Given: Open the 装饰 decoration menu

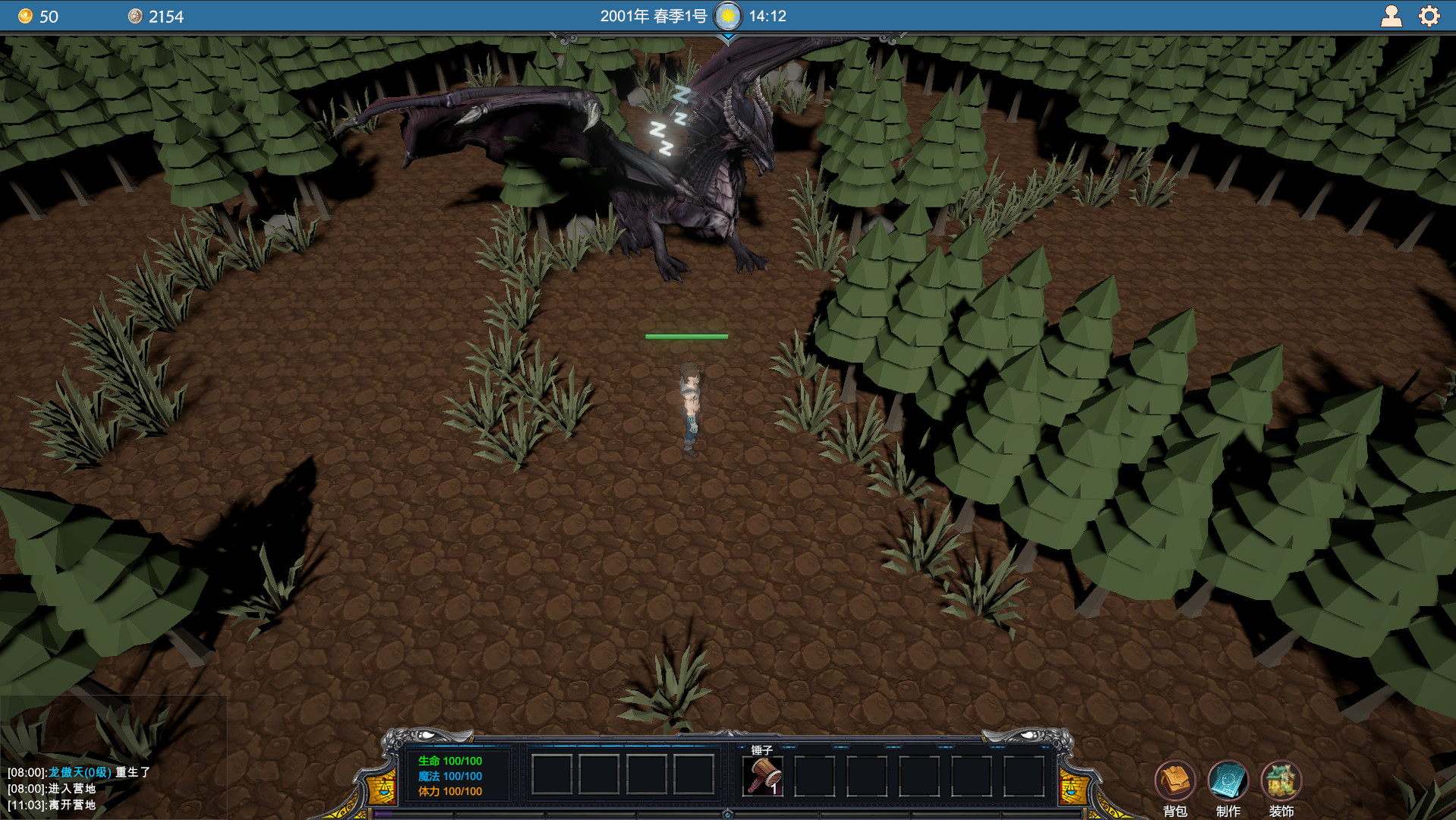Looking at the screenshot, I should (x=1281, y=780).
